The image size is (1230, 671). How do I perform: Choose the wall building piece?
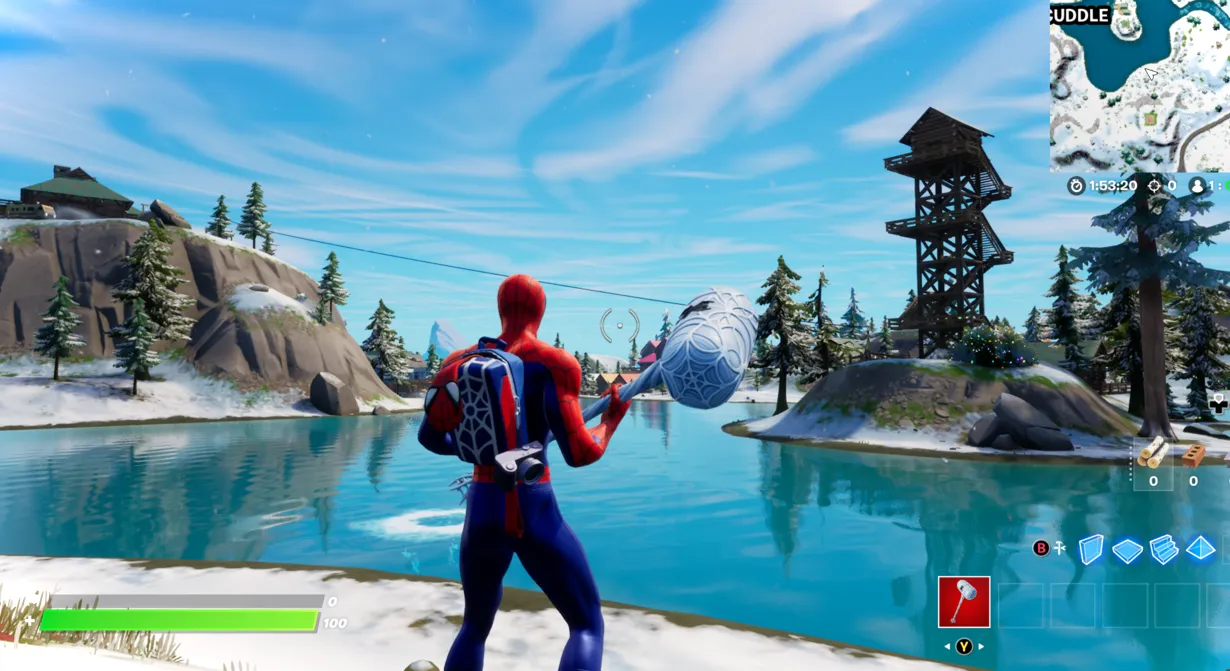pyautogui.click(x=1090, y=548)
